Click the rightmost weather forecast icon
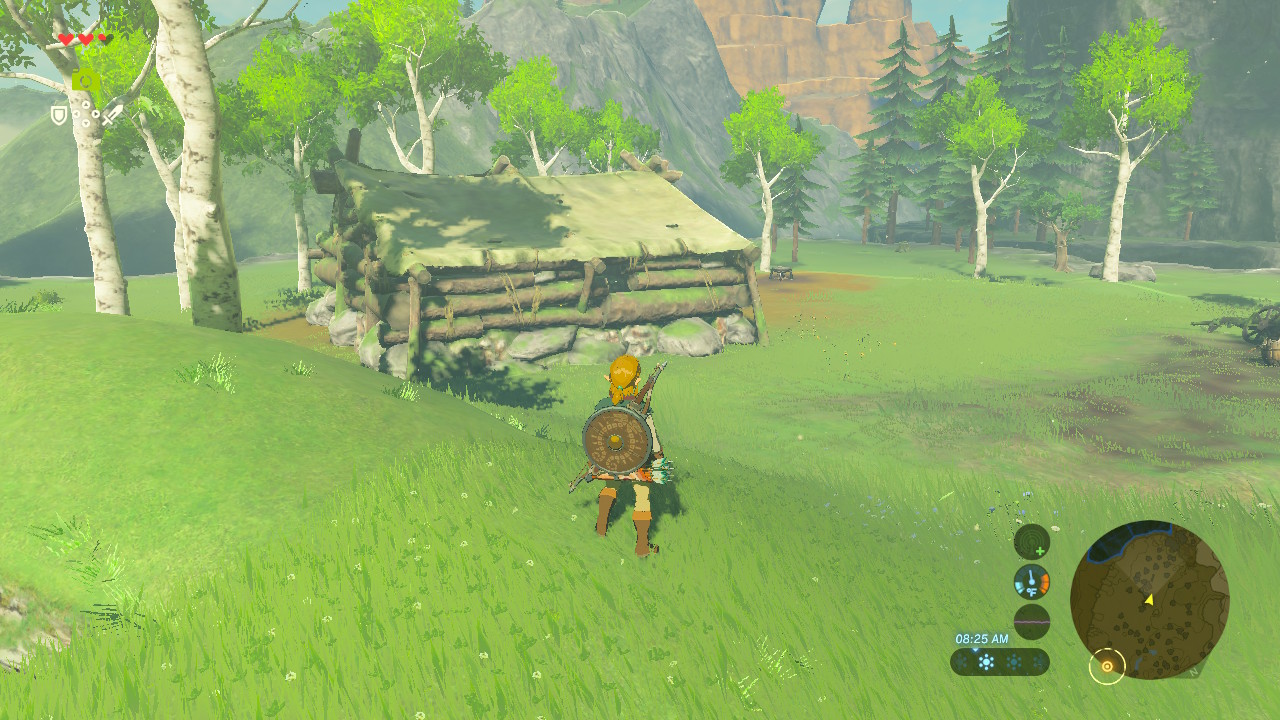Screen dimensions: 1280x720 1039,662
